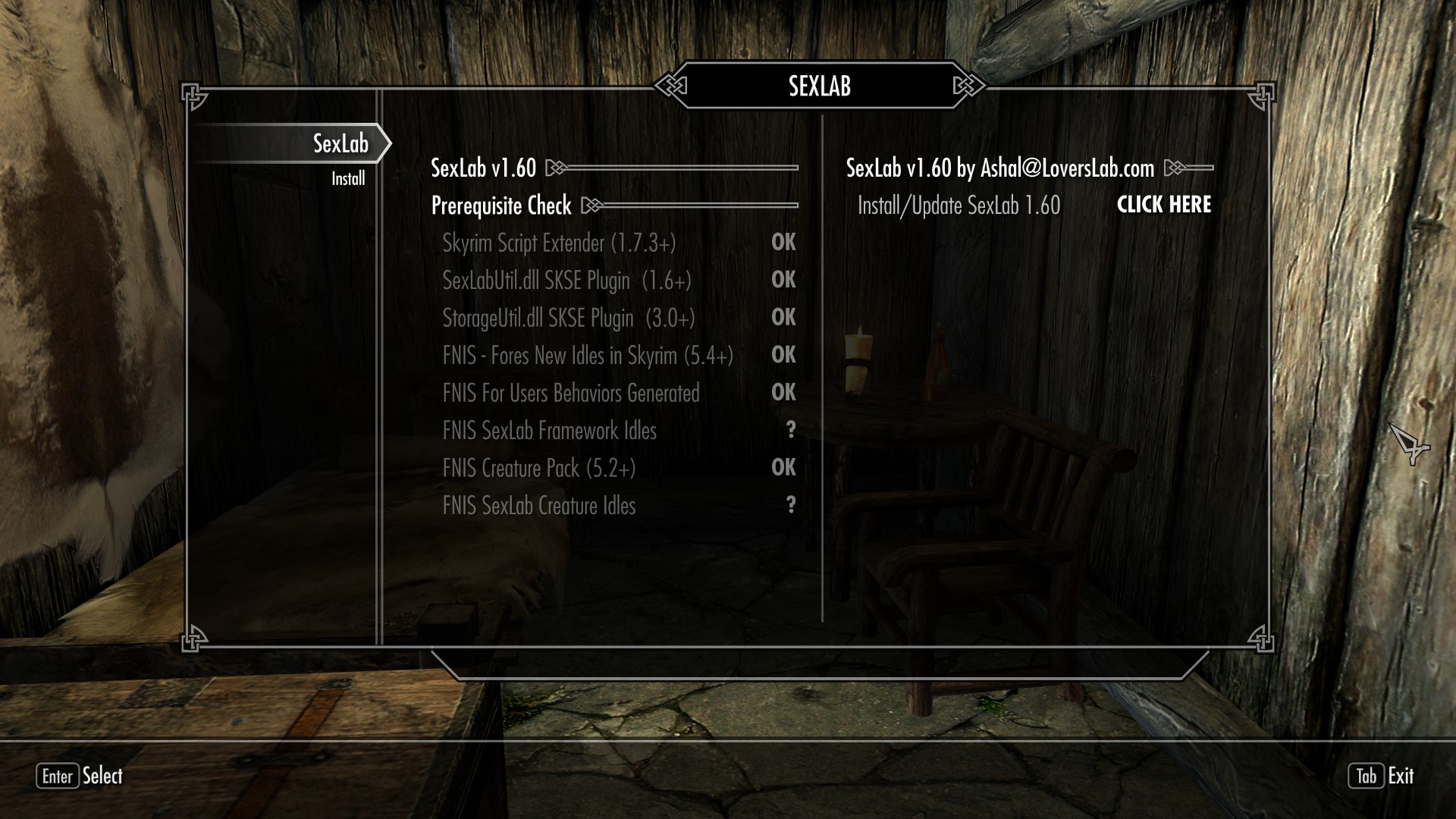This screenshot has width=1456, height=819.
Task: Click the flourish beside Prerequisite Check heading
Action: pyautogui.click(x=593, y=206)
